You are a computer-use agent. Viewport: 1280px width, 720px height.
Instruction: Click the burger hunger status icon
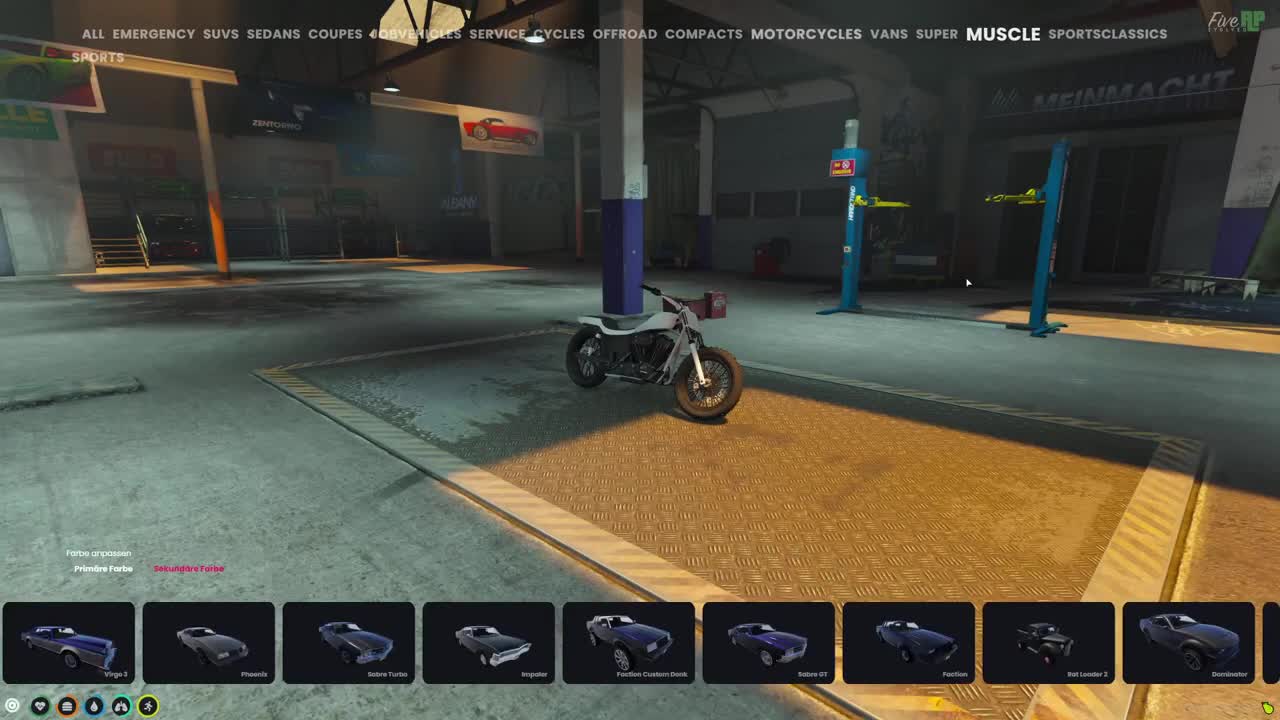coord(66,706)
